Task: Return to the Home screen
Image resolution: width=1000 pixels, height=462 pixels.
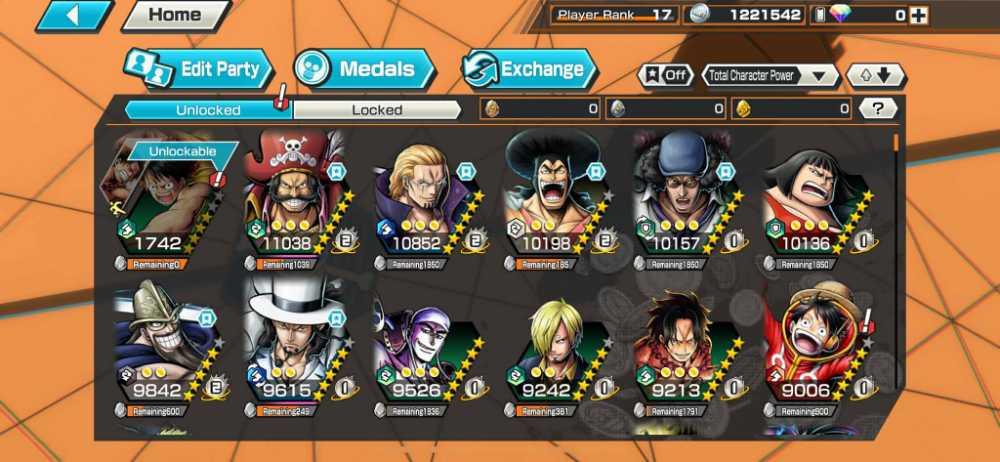Action: (x=175, y=15)
